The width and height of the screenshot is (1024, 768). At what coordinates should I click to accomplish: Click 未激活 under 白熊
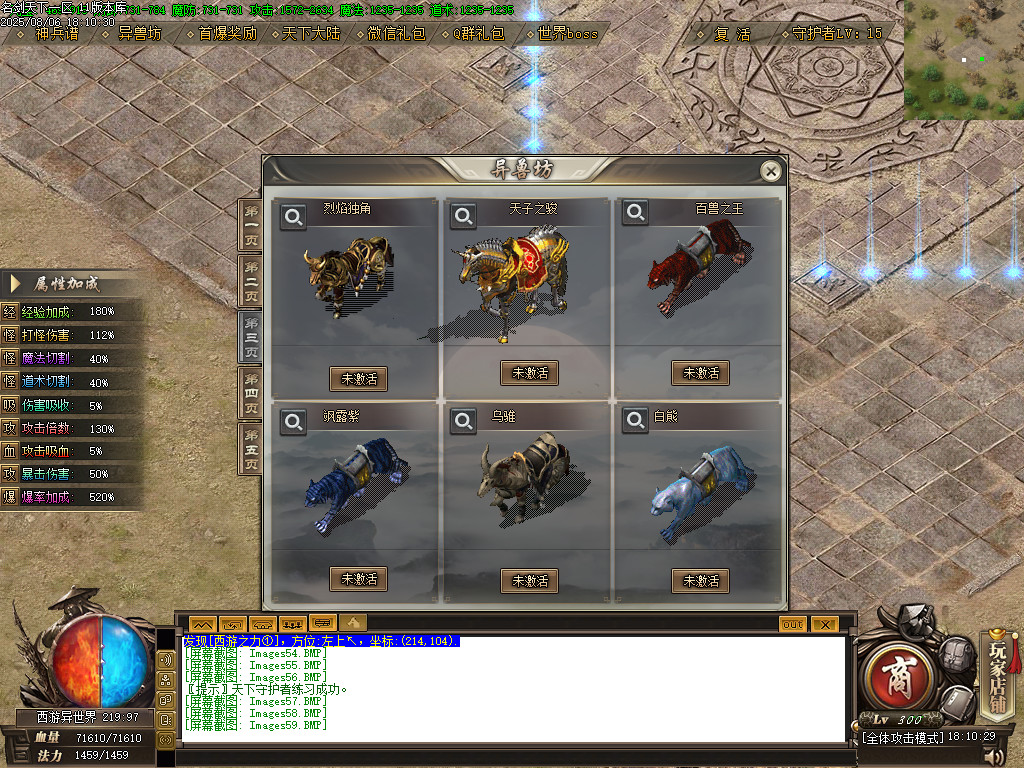(x=700, y=580)
